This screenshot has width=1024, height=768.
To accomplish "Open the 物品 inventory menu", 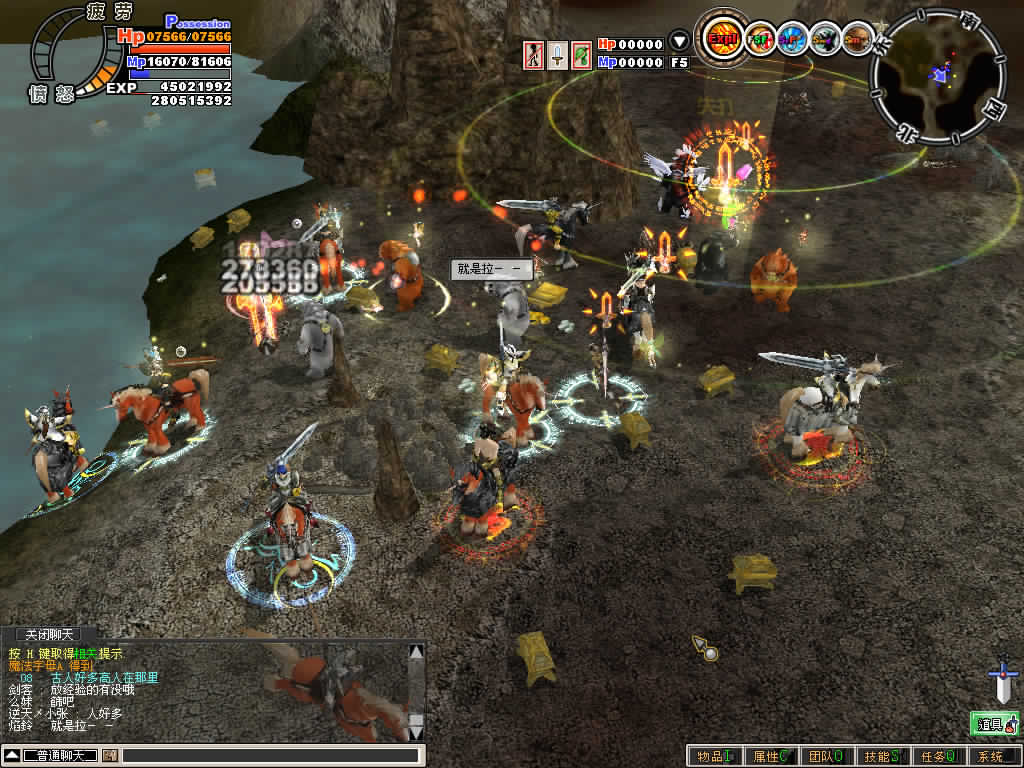I will point(716,757).
